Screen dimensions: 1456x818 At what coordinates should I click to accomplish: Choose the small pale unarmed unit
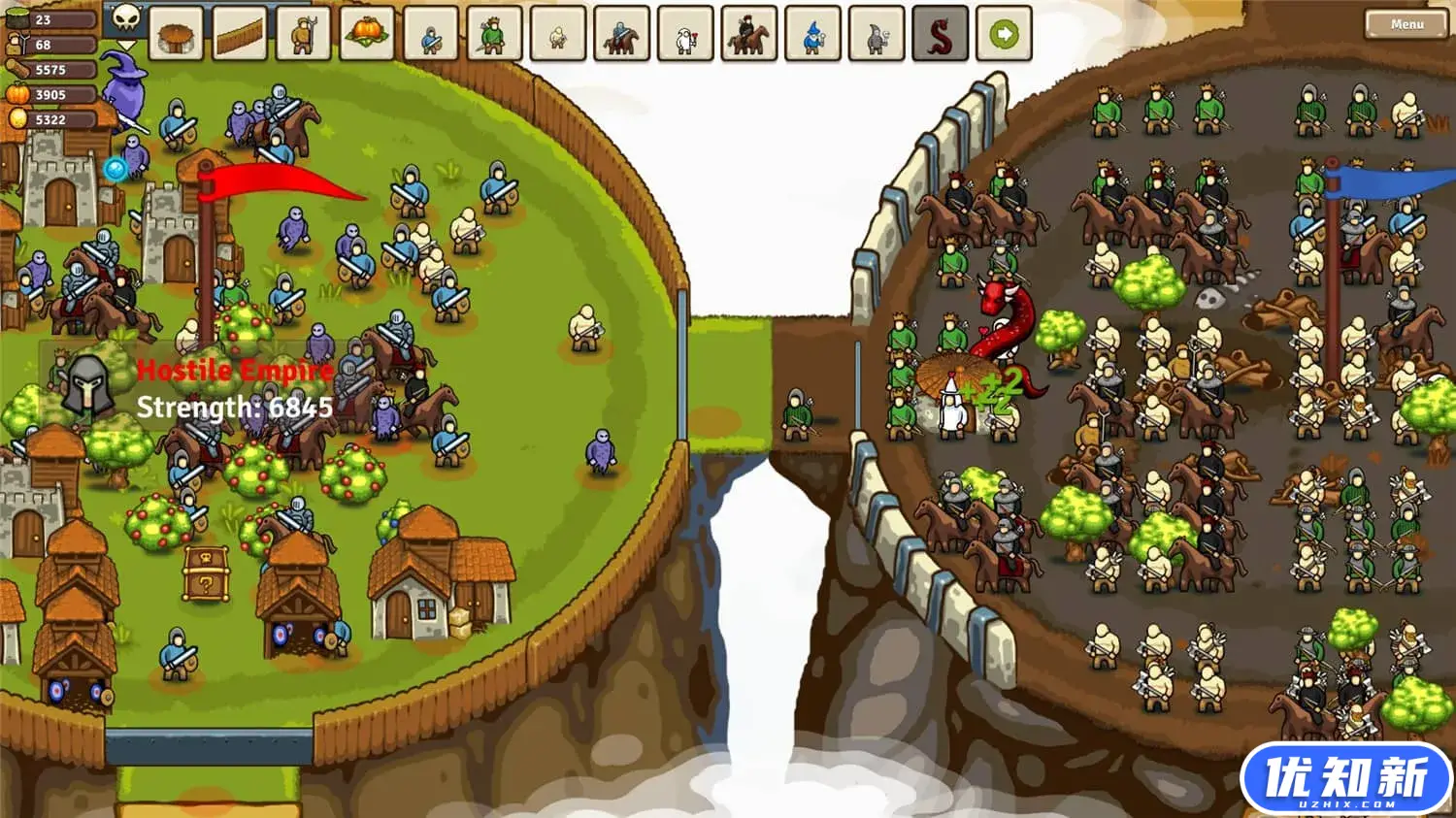[558, 35]
